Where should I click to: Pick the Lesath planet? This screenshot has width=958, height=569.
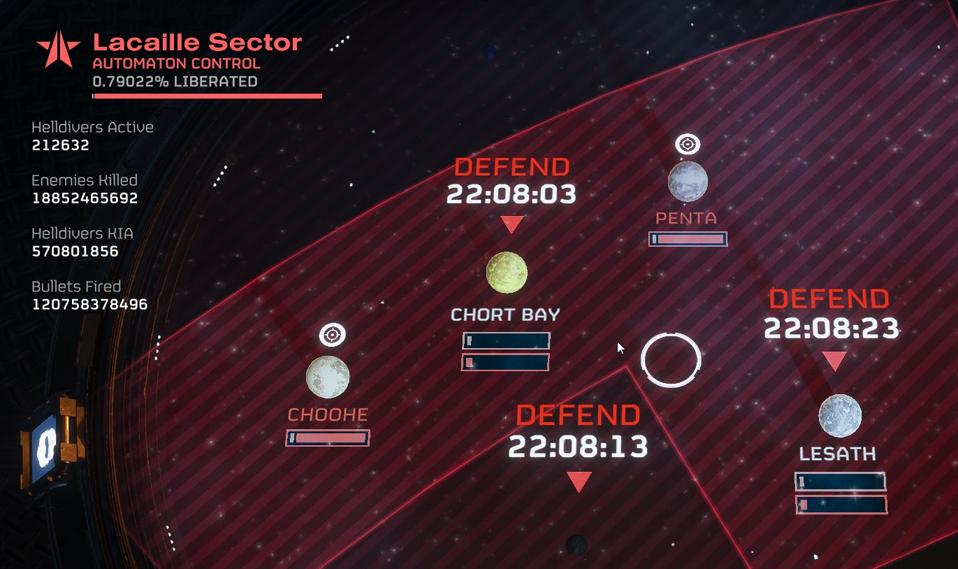(x=839, y=415)
